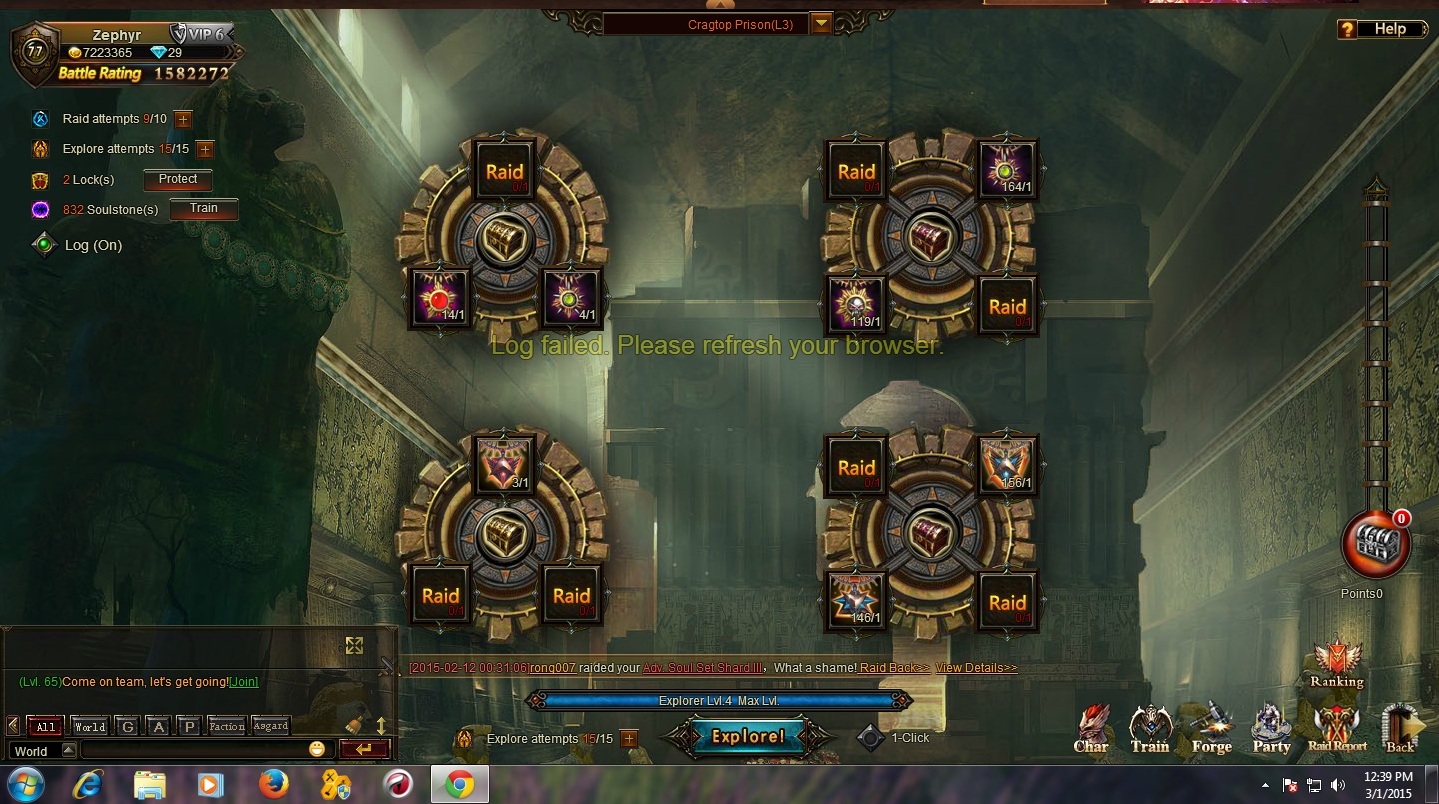1439x804 pixels.
Task: Open the Char menu
Action: pos(1091,729)
